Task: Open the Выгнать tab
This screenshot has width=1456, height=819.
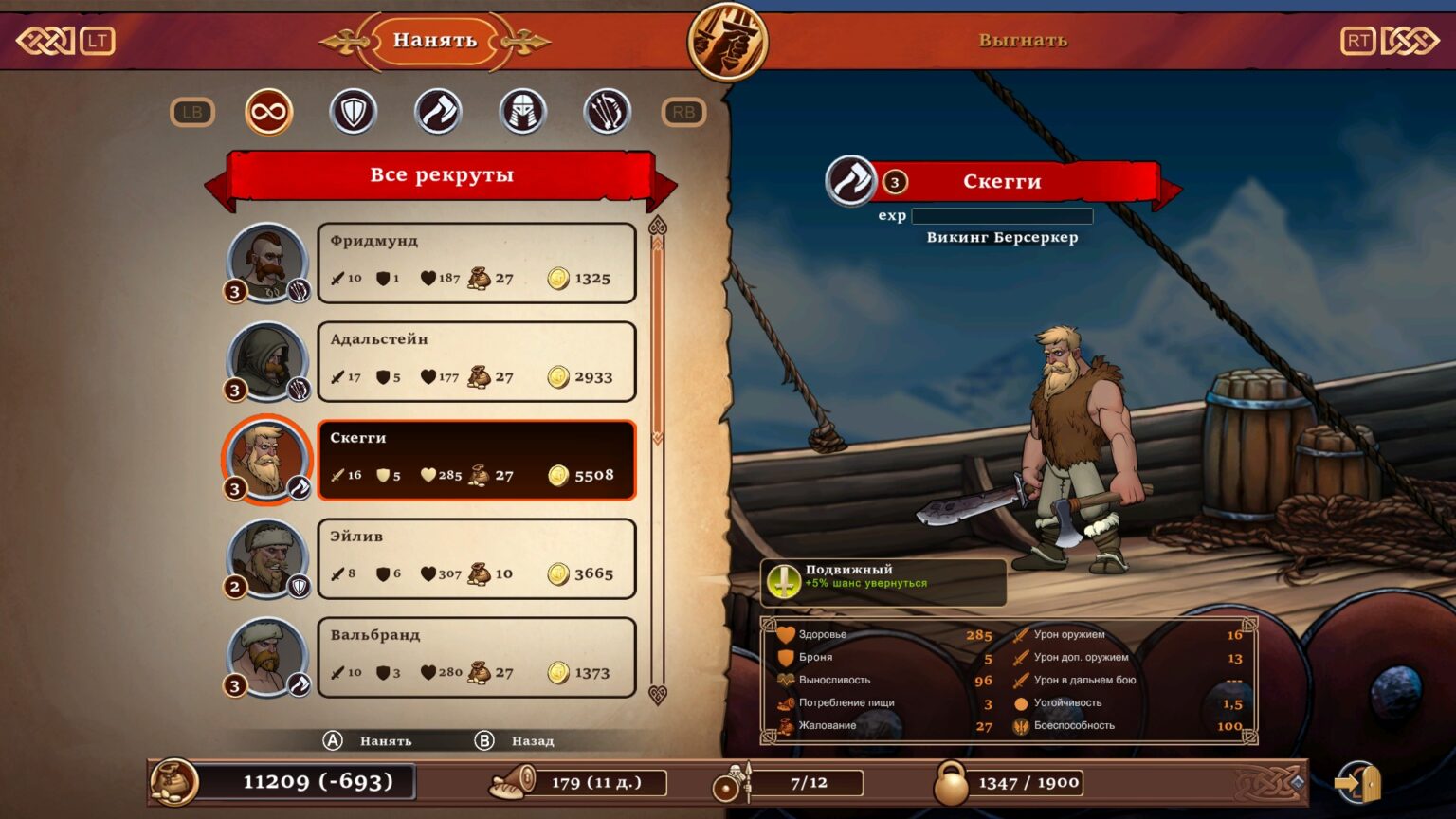Action: (1023, 41)
